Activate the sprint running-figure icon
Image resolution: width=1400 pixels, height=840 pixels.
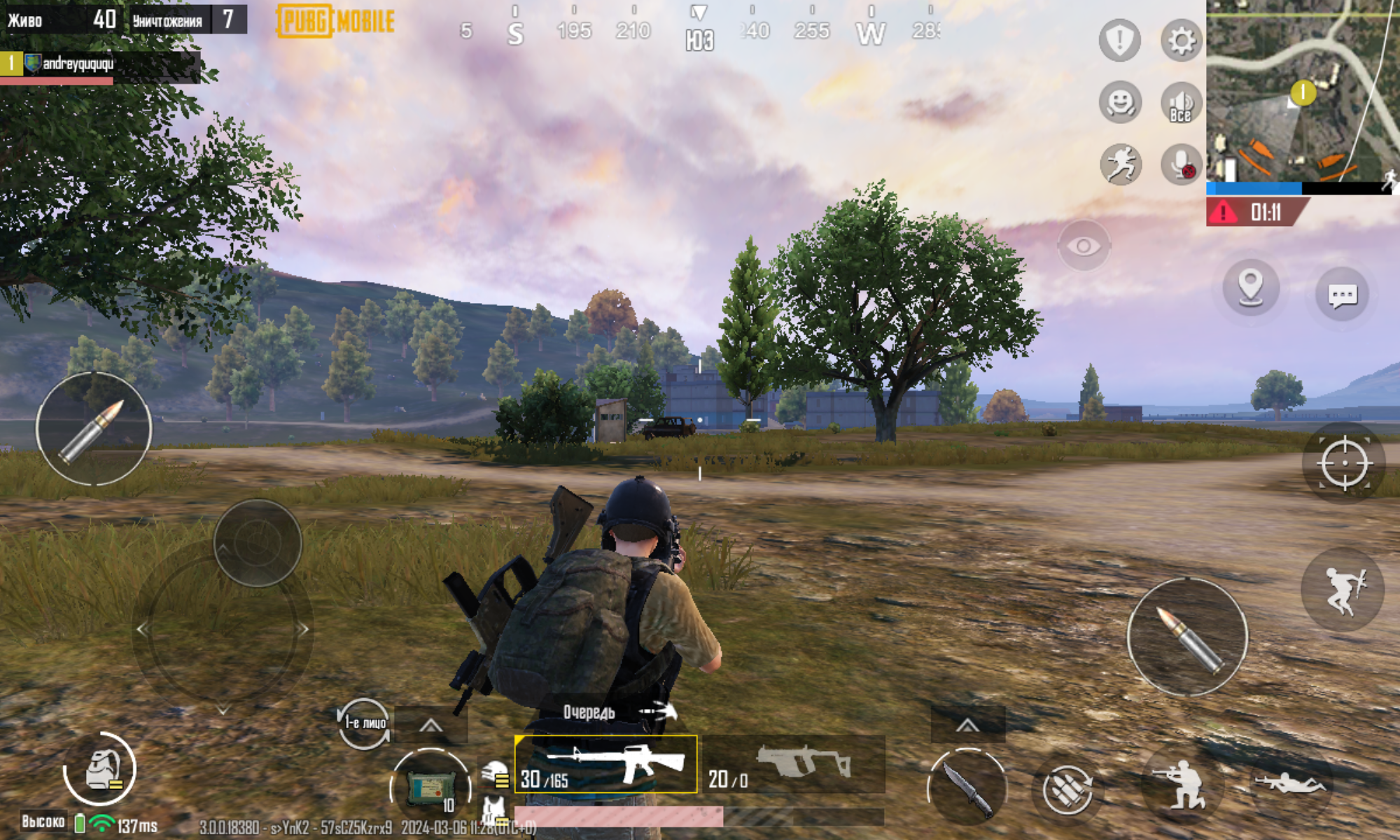coord(1120,164)
